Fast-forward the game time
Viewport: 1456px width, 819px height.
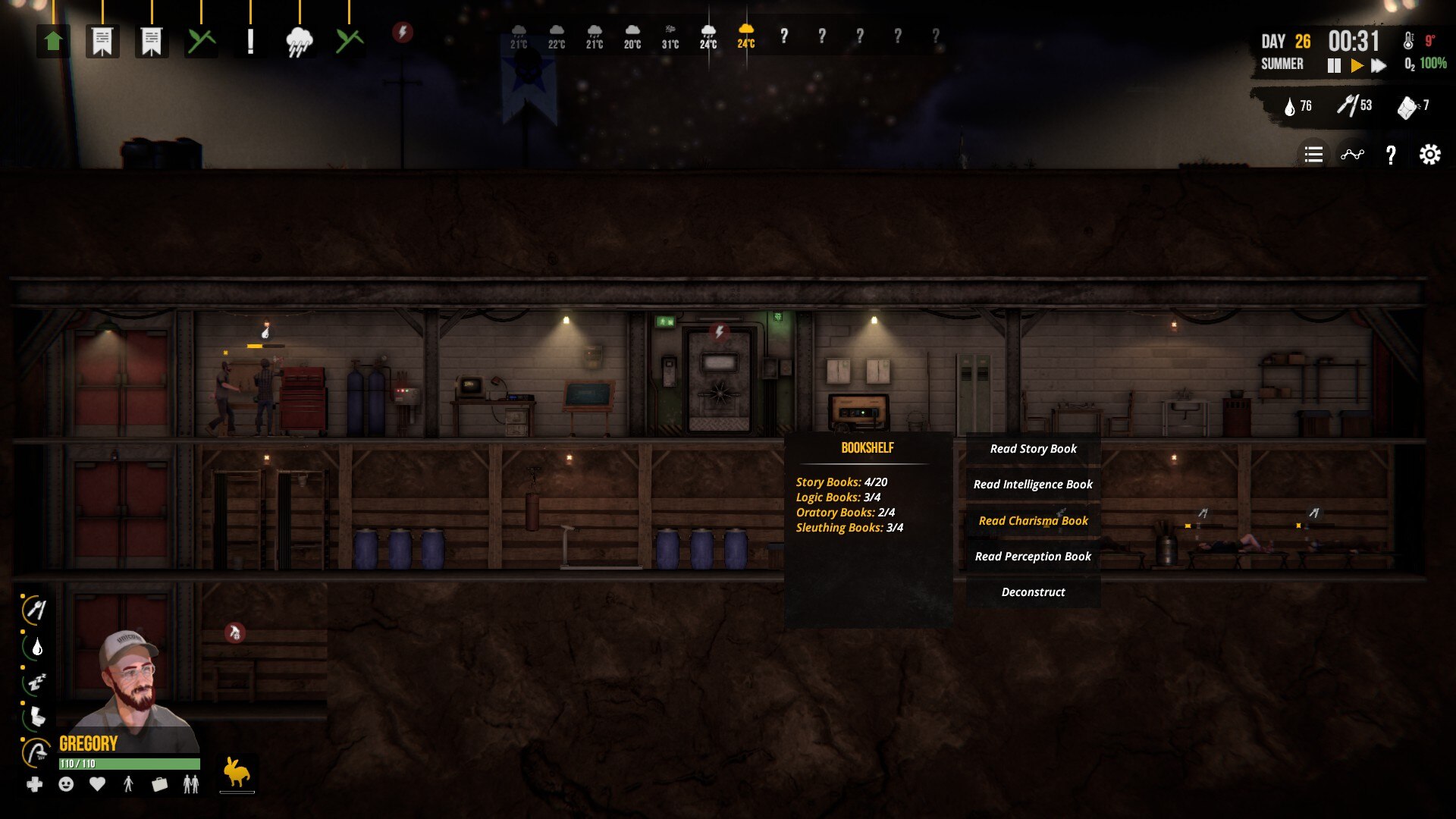[1379, 66]
